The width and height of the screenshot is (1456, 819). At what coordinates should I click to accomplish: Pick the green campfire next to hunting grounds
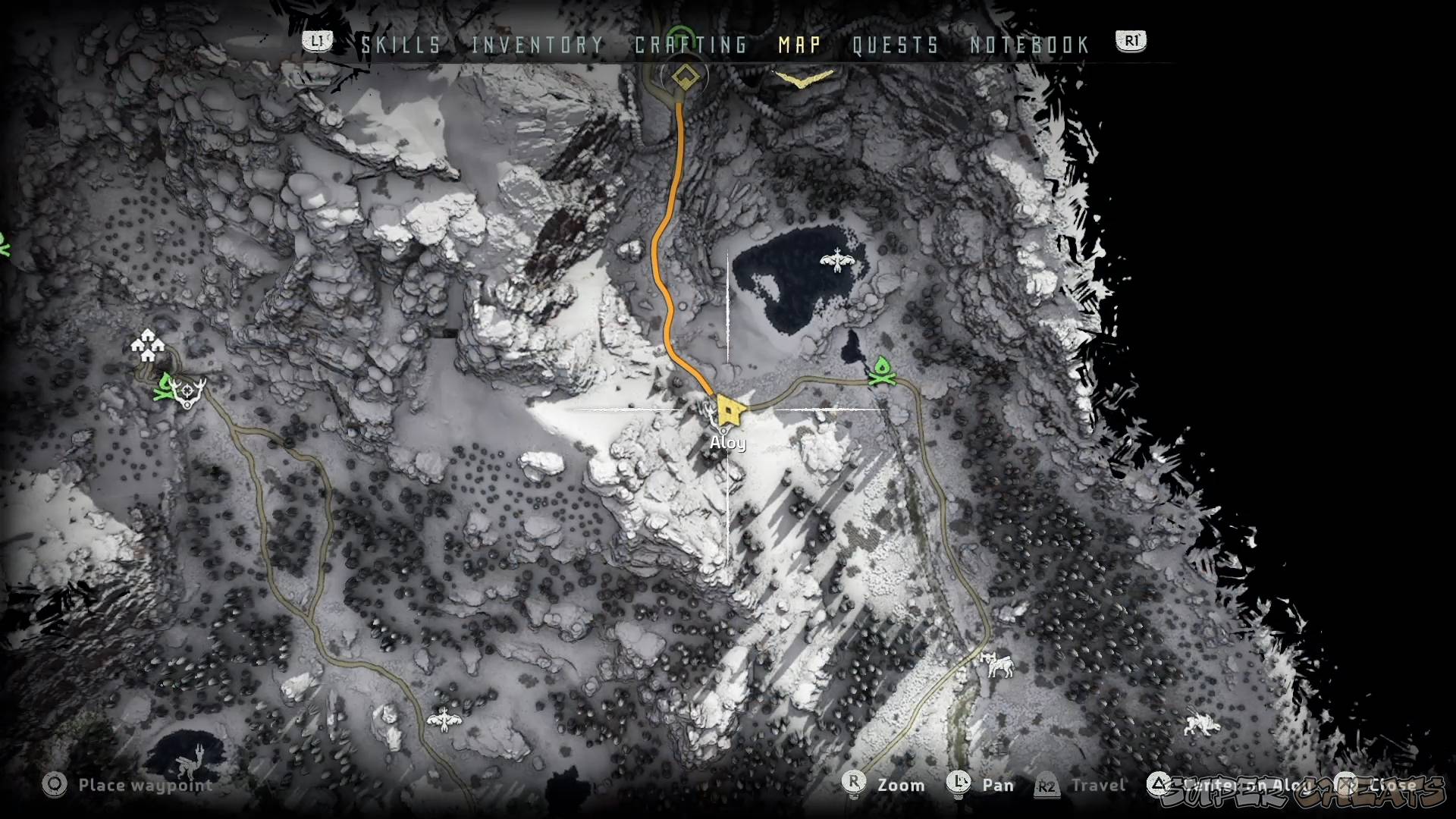[165, 387]
